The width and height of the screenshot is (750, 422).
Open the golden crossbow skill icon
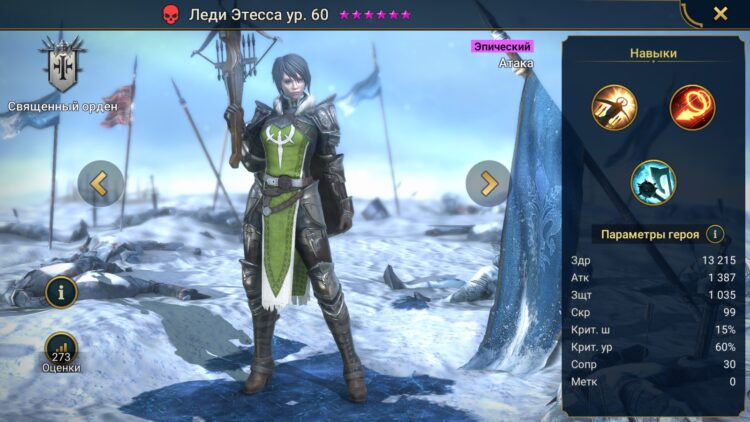[614, 108]
